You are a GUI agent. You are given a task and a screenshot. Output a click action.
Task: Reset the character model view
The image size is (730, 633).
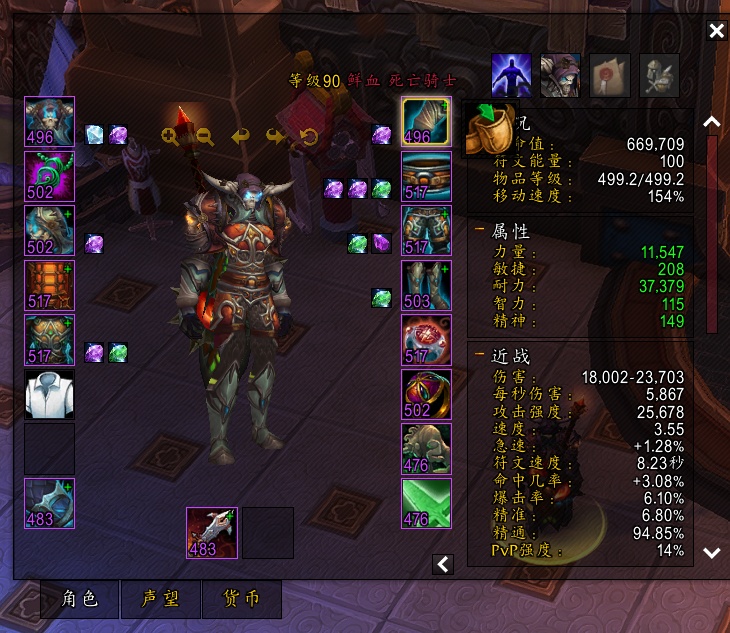pos(308,136)
